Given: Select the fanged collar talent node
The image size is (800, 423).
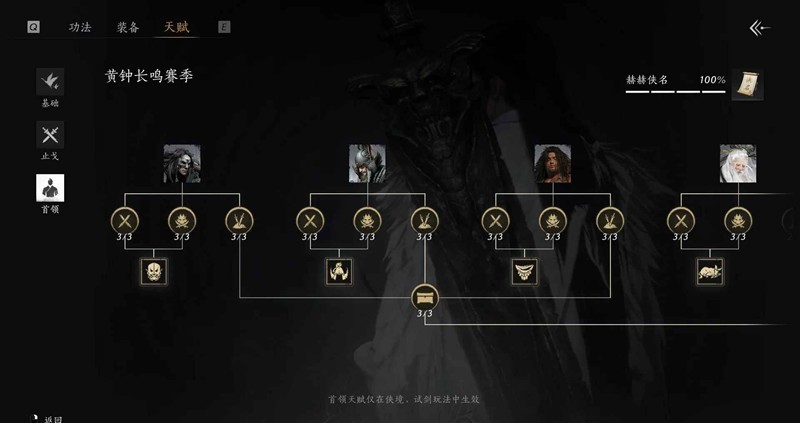Looking at the screenshot, I should 524,271.
